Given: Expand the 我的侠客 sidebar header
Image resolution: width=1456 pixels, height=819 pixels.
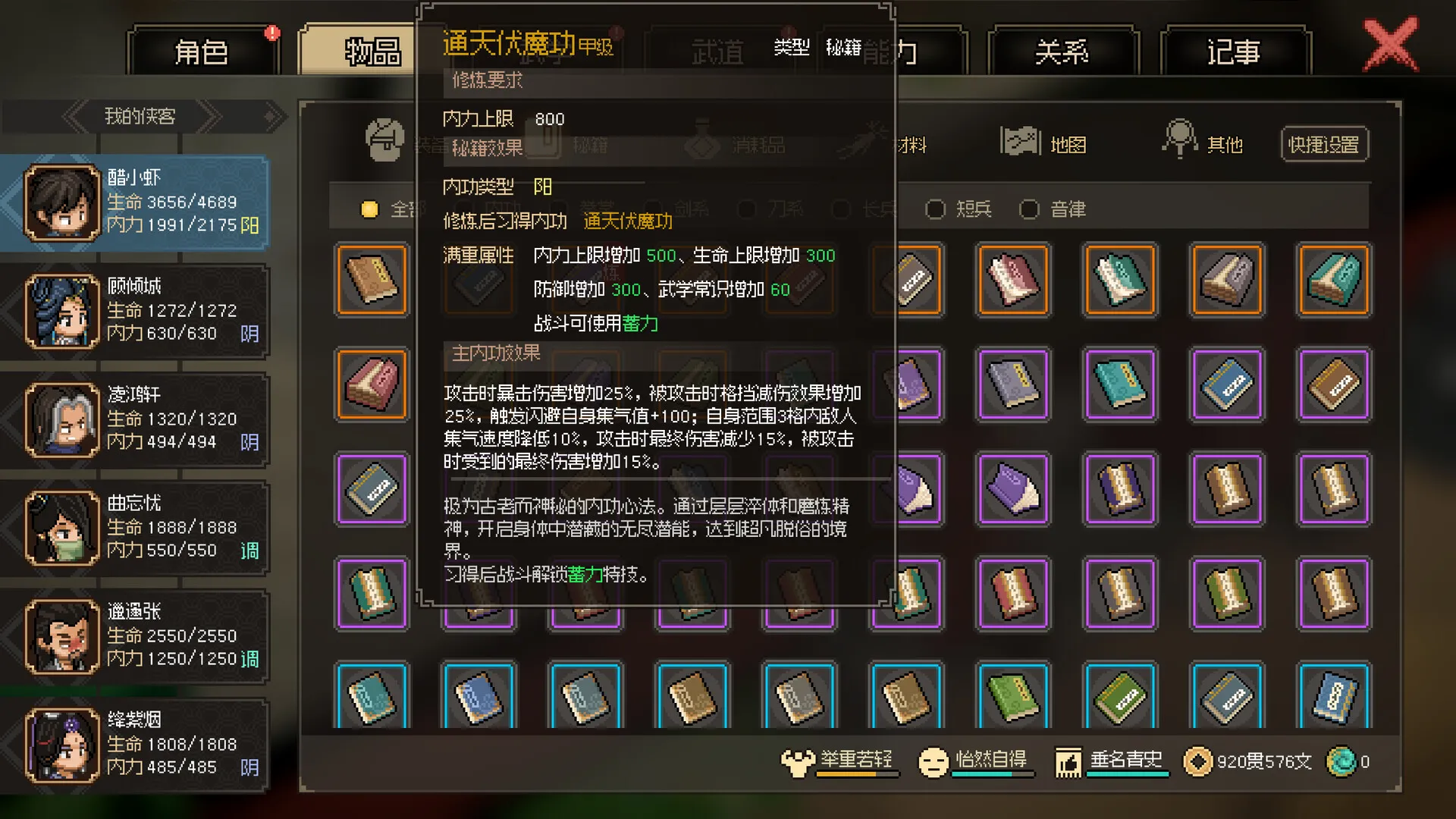Looking at the screenshot, I should tap(140, 117).
